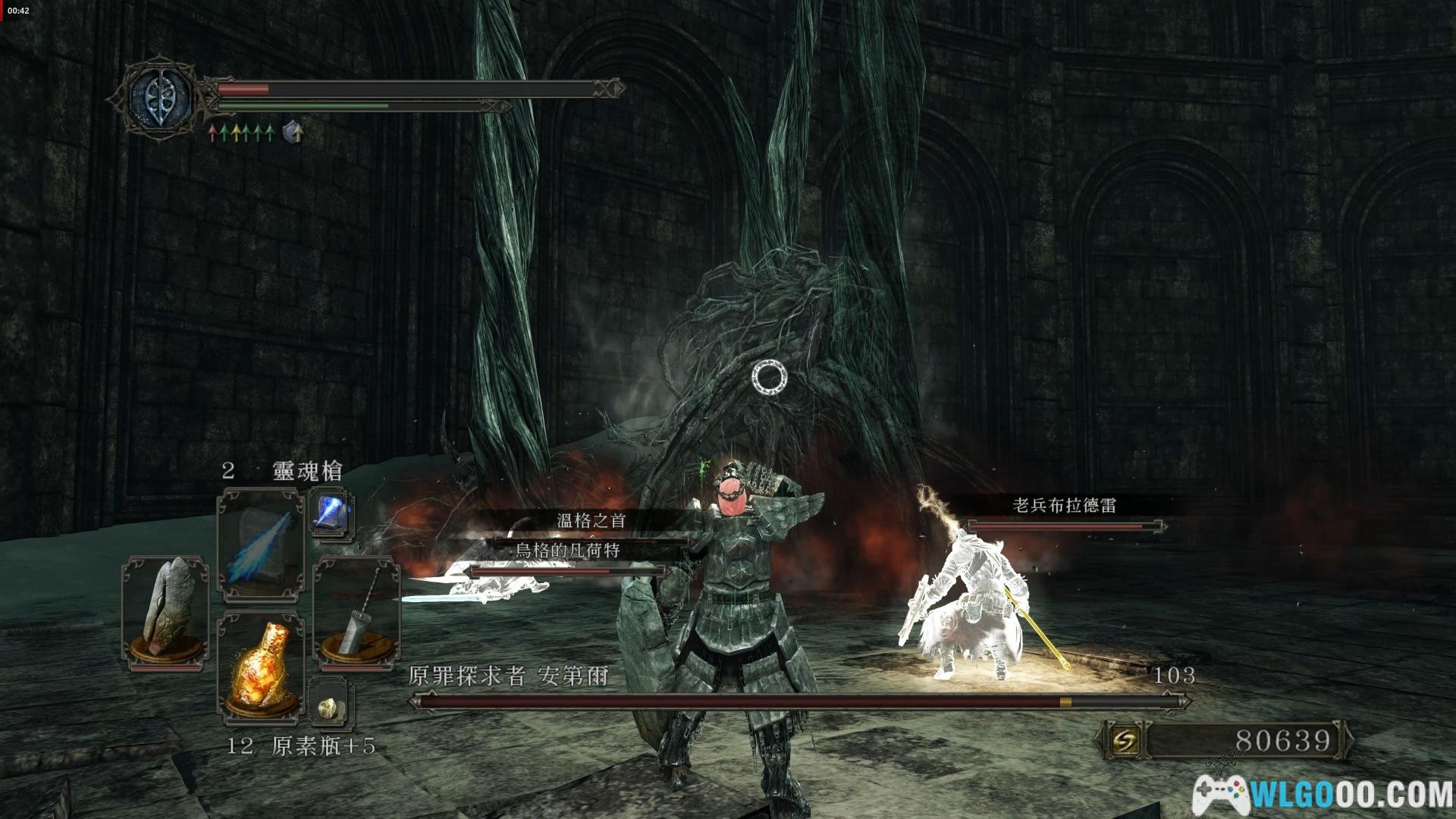Image resolution: width=1456 pixels, height=819 pixels.
Task: Click the red arrow buff icon
Action: (213, 134)
